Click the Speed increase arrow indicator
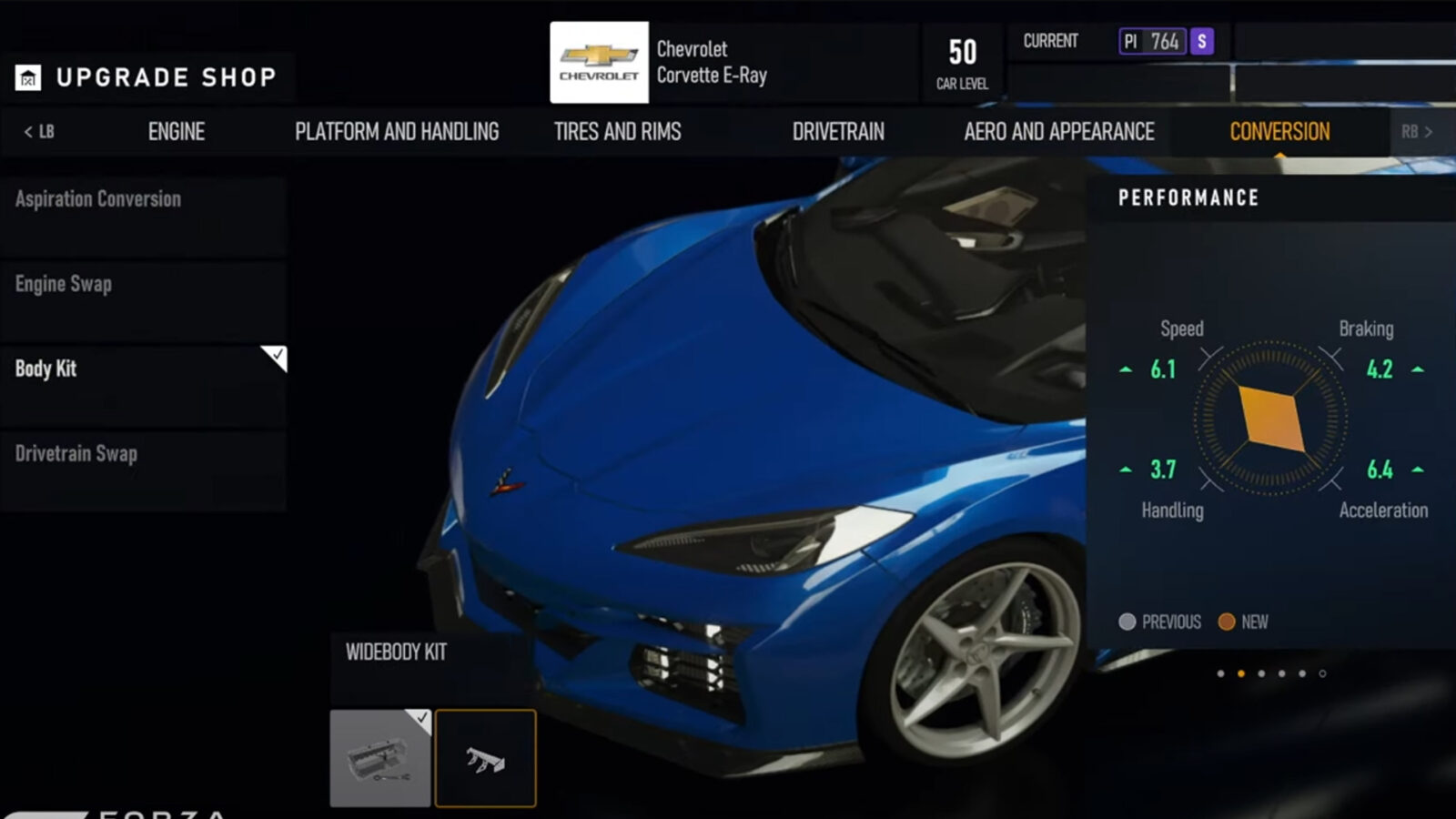The image size is (1456, 819). click(x=1126, y=370)
